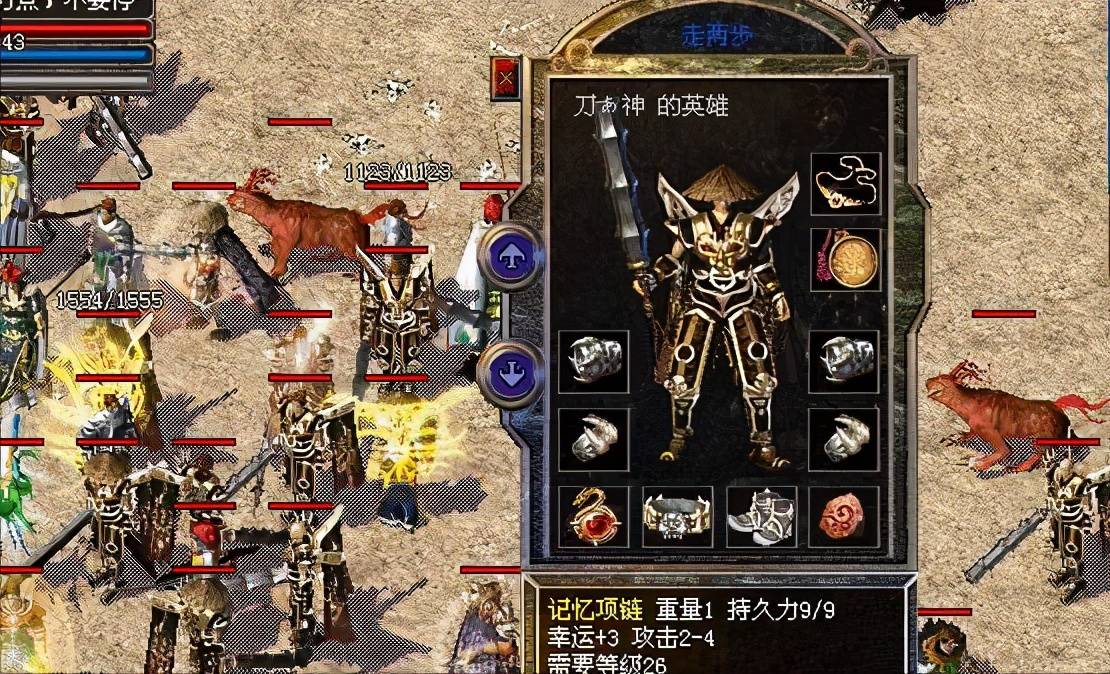Click the blue up-arrow button

(510, 257)
